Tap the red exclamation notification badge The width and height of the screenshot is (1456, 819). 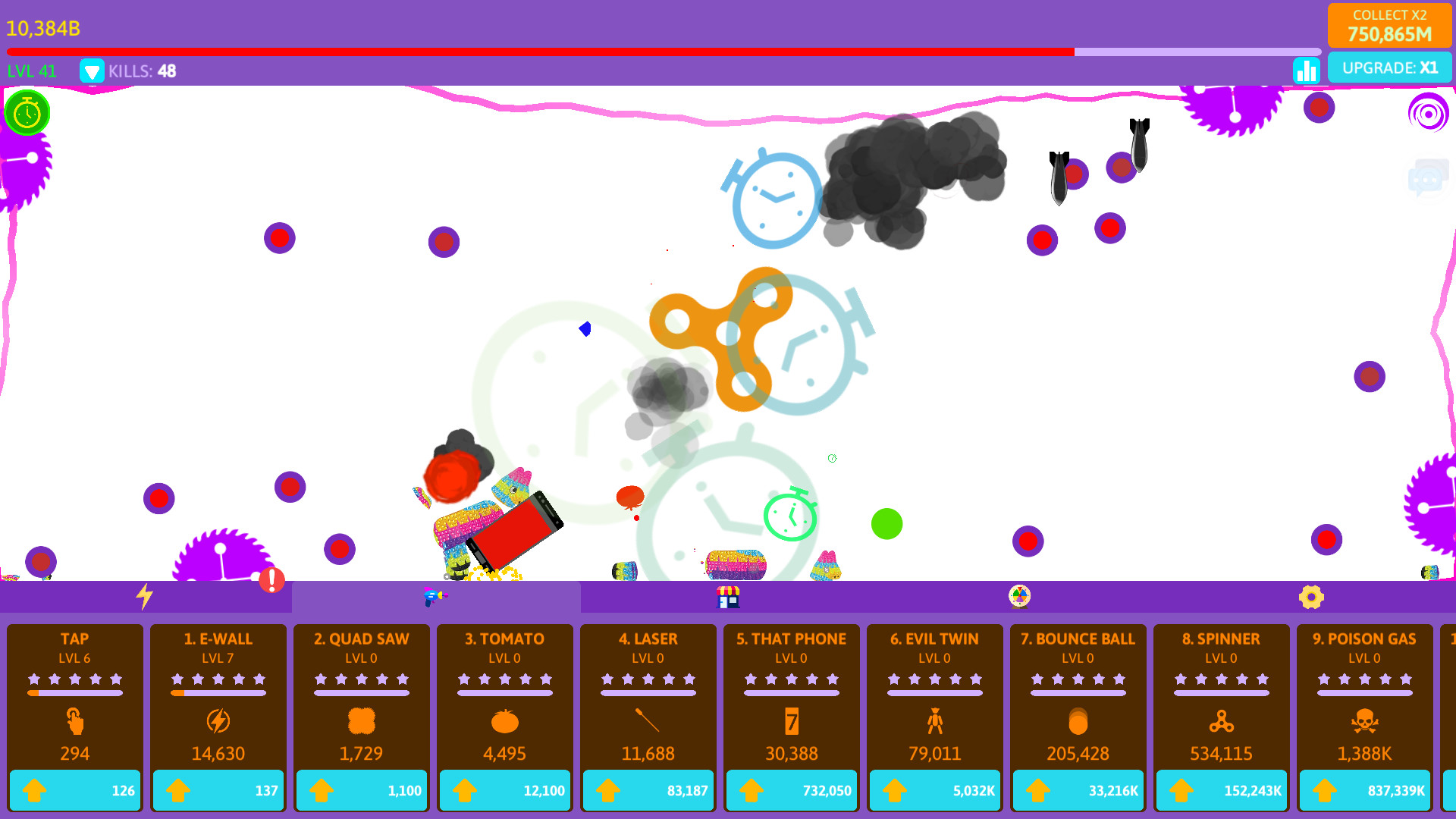tap(271, 580)
